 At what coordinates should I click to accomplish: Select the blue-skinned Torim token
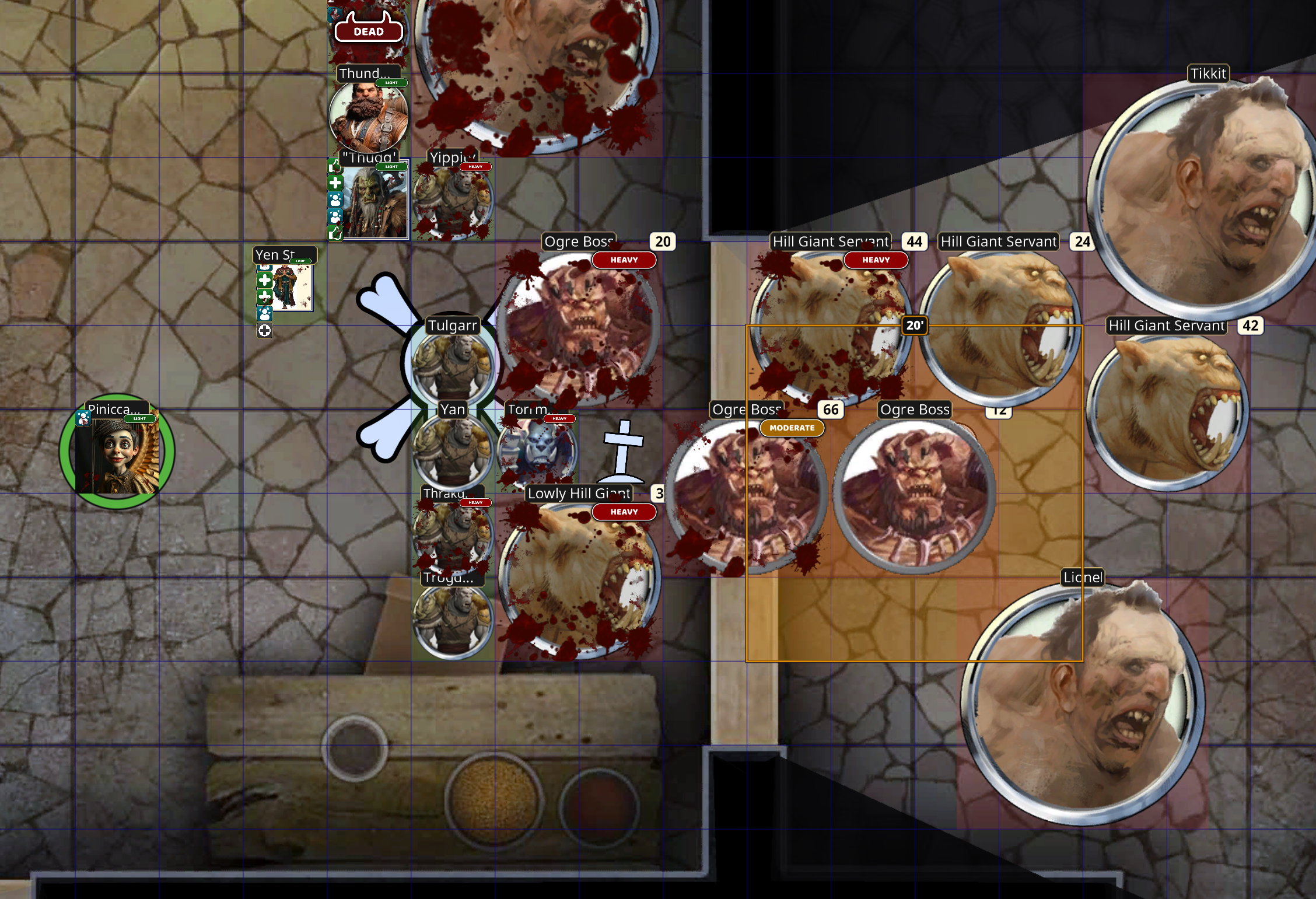[537, 450]
